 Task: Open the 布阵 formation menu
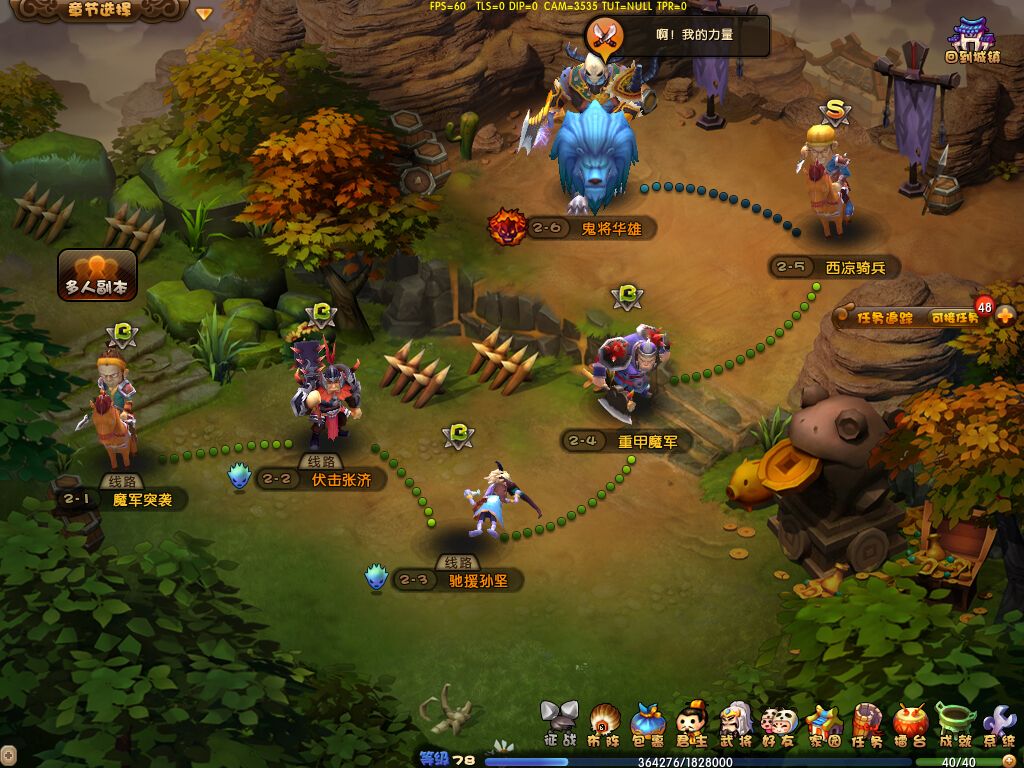[604, 724]
